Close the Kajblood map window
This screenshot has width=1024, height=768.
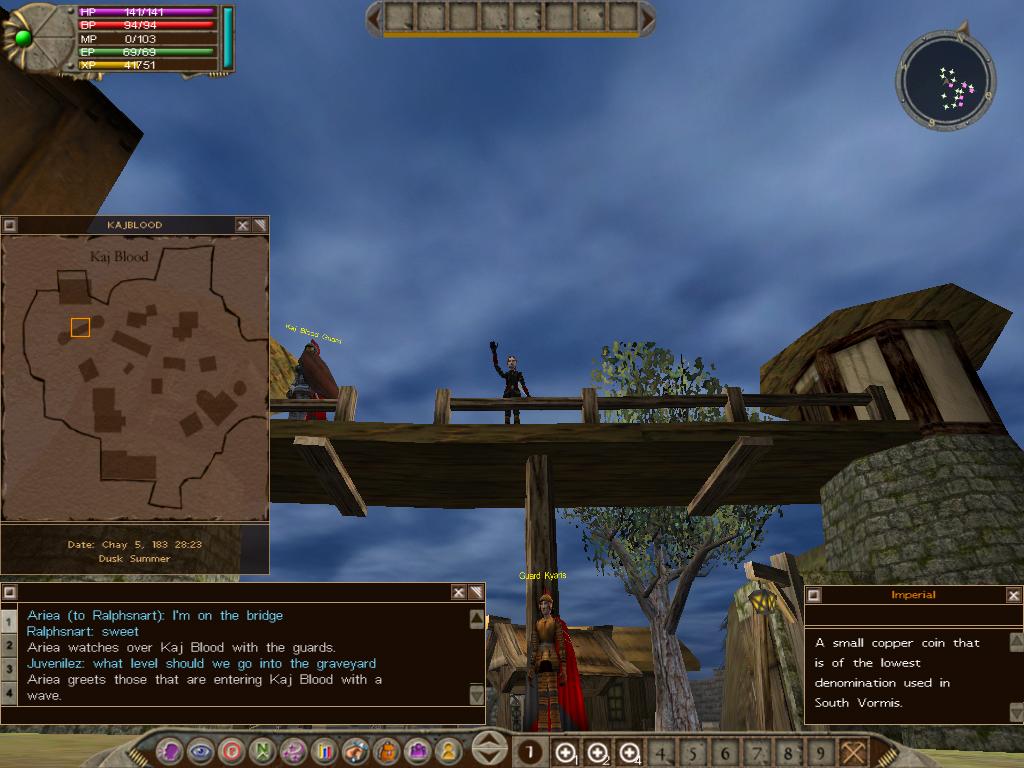(243, 225)
